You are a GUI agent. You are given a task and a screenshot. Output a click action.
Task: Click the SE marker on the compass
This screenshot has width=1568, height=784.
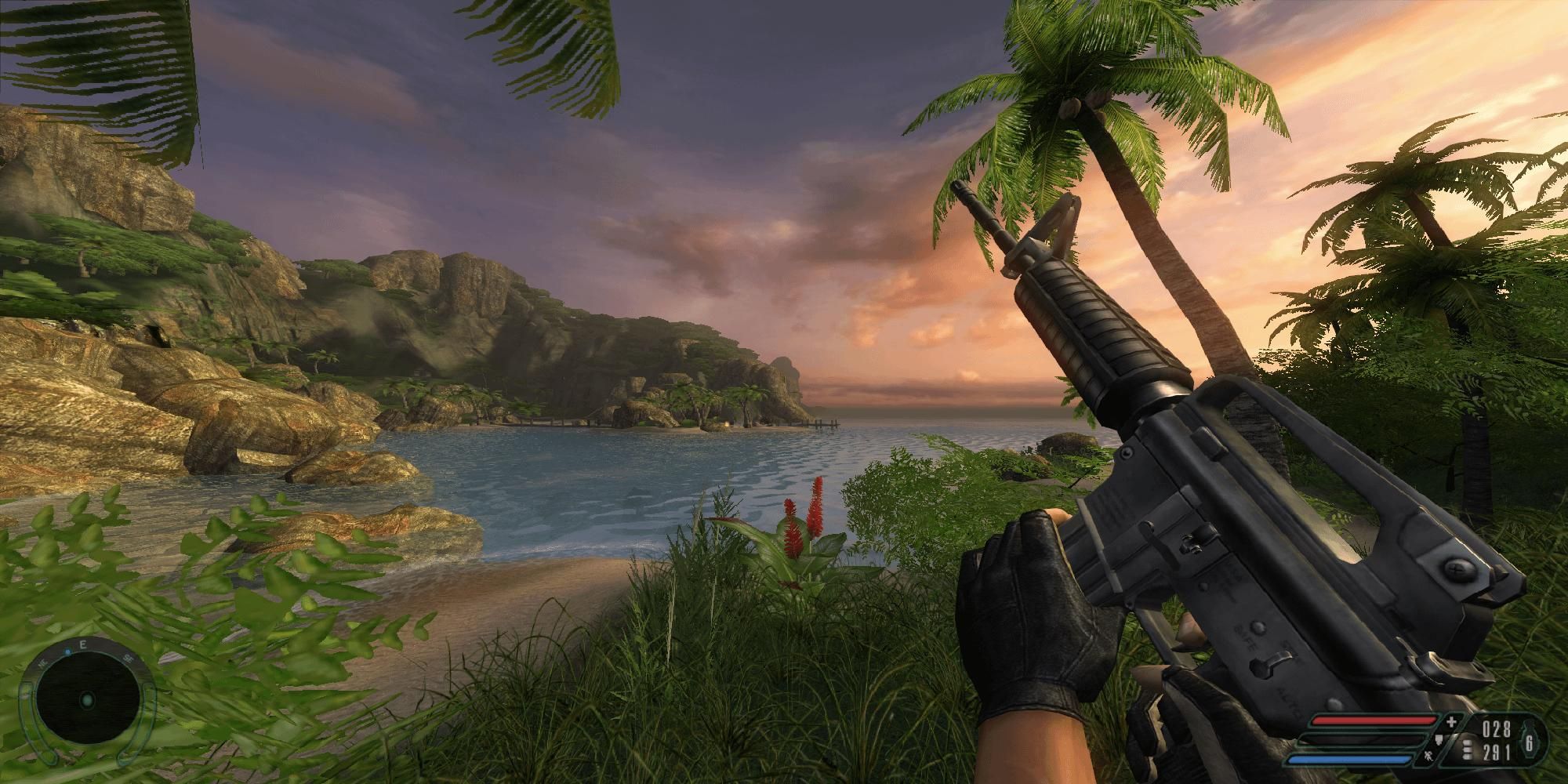click(127, 658)
